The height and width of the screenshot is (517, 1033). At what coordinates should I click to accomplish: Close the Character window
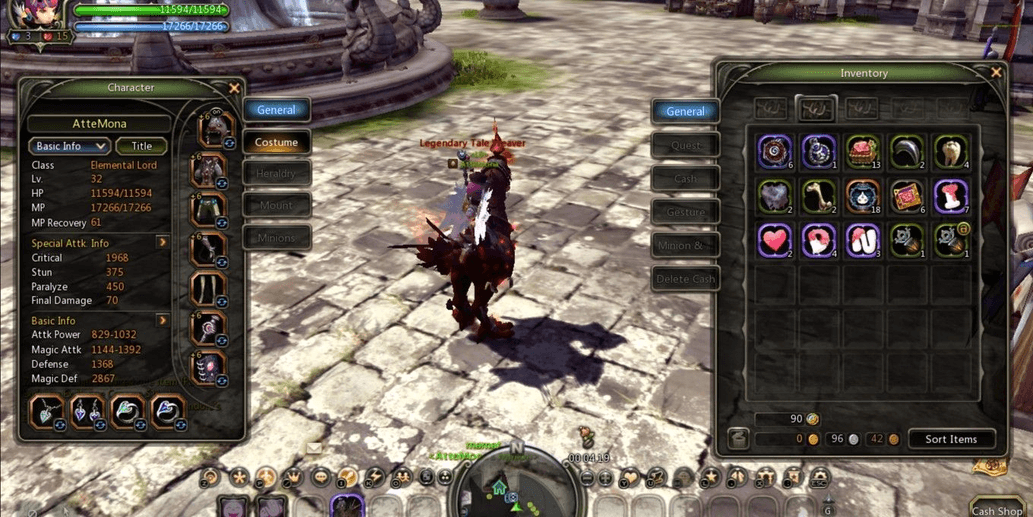click(x=234, y=88)
